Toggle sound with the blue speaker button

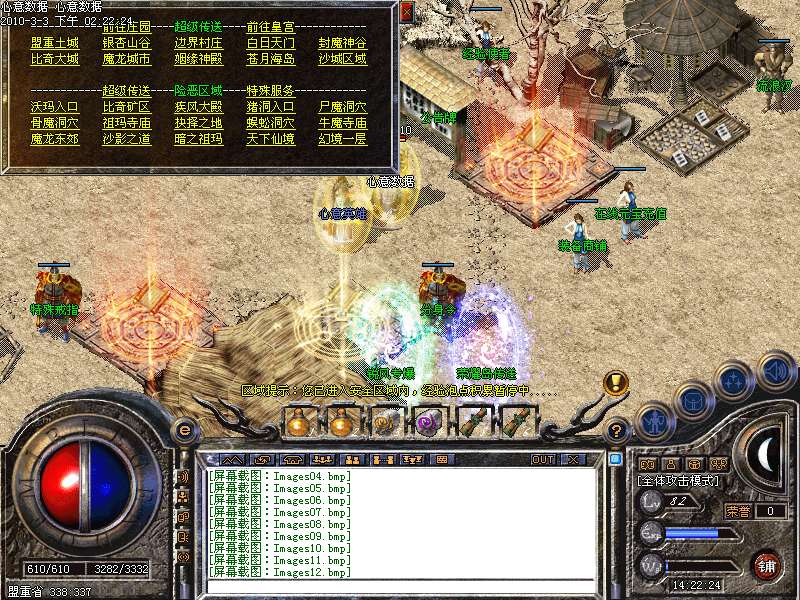[x=775, y=371]
